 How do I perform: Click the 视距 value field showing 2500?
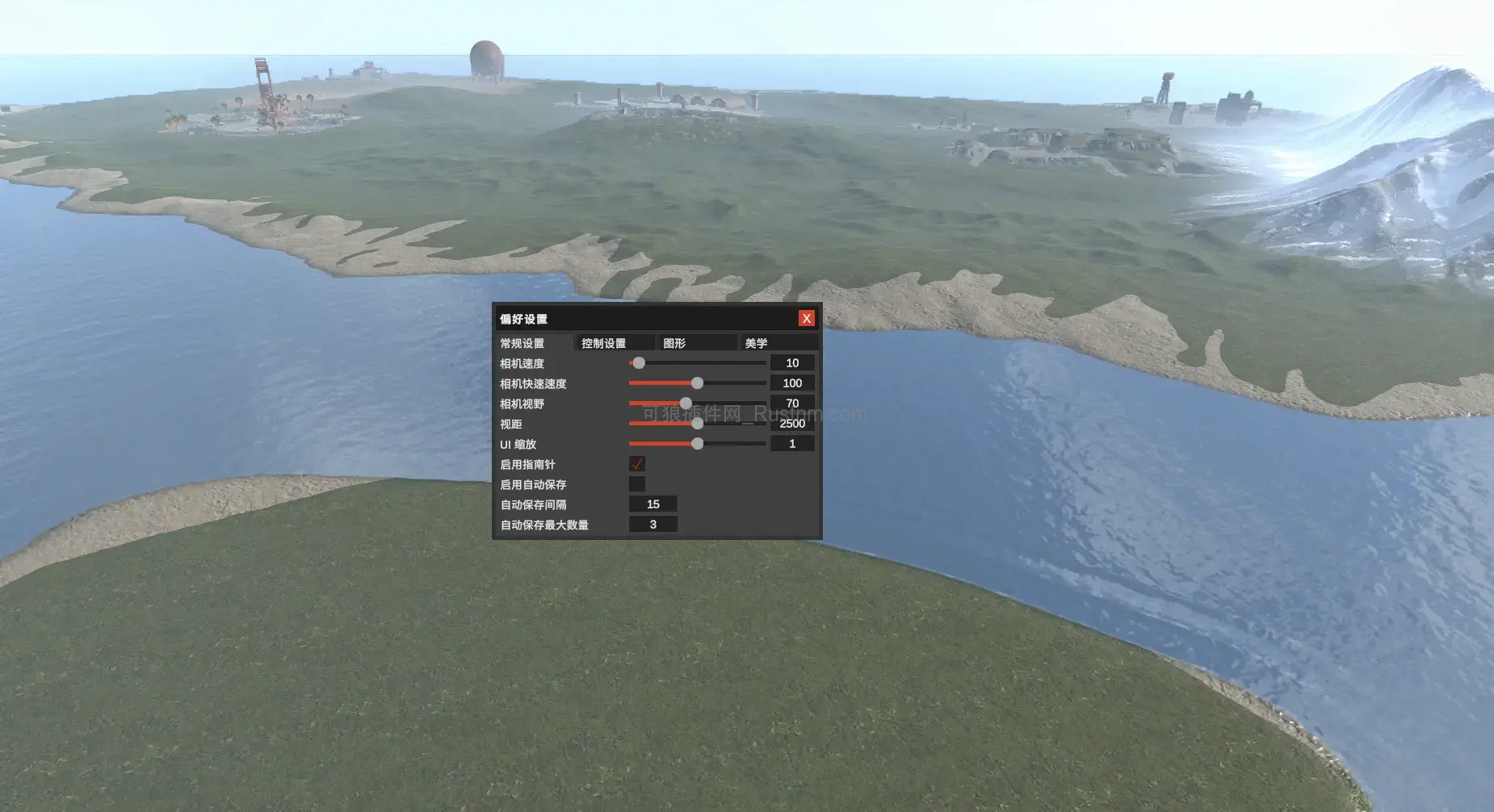(792, 423)
